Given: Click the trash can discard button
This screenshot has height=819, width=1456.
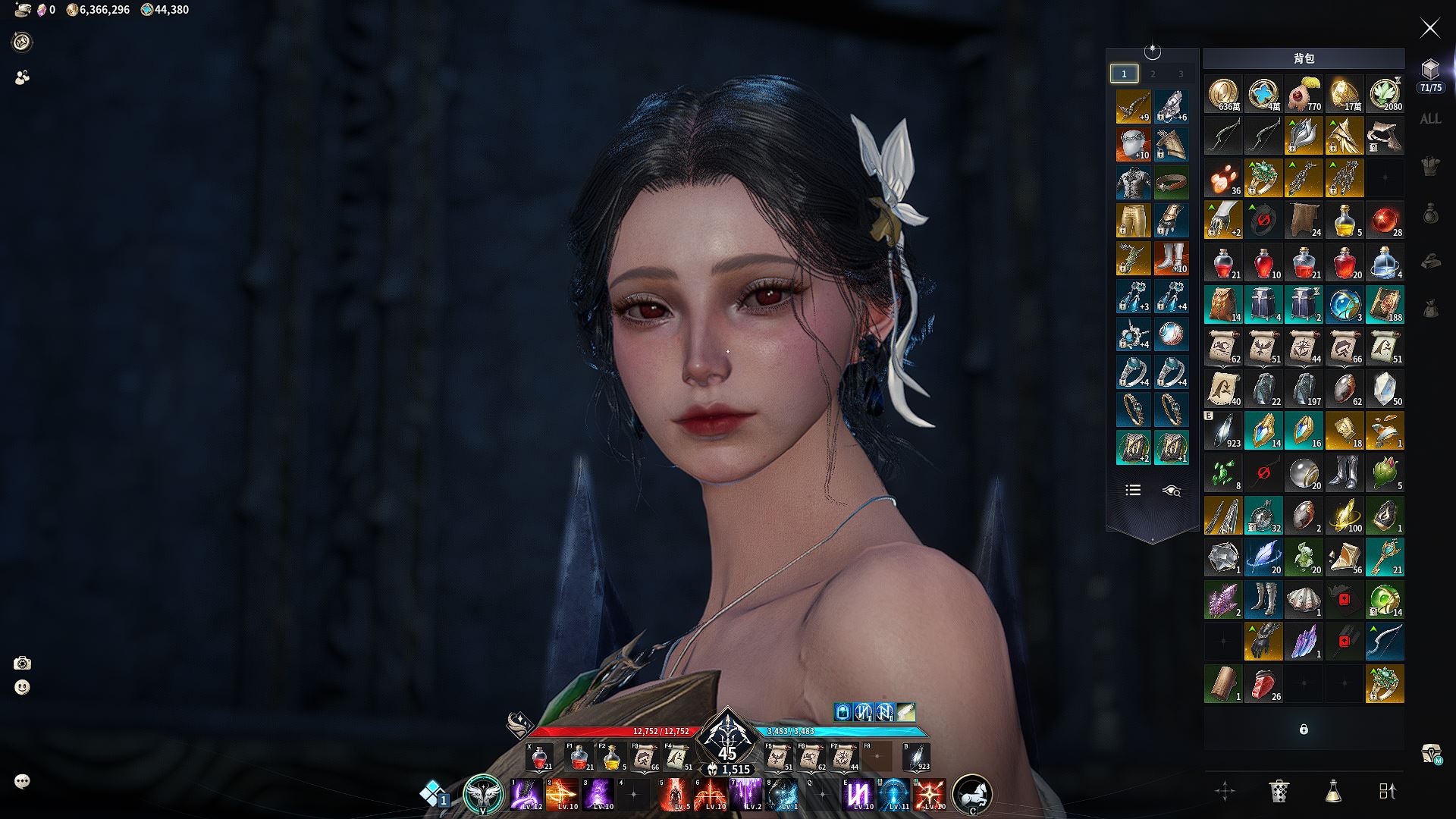Looking at the screenshot, I should pos(1279,791).
